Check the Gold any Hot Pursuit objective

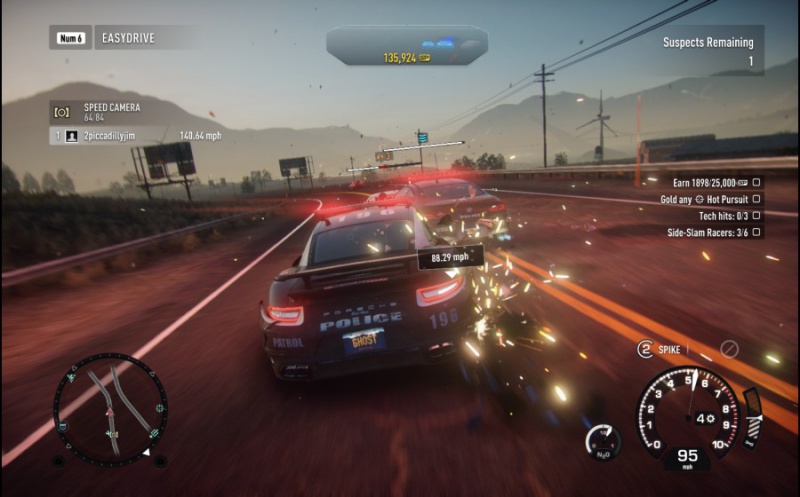(757, 199)
